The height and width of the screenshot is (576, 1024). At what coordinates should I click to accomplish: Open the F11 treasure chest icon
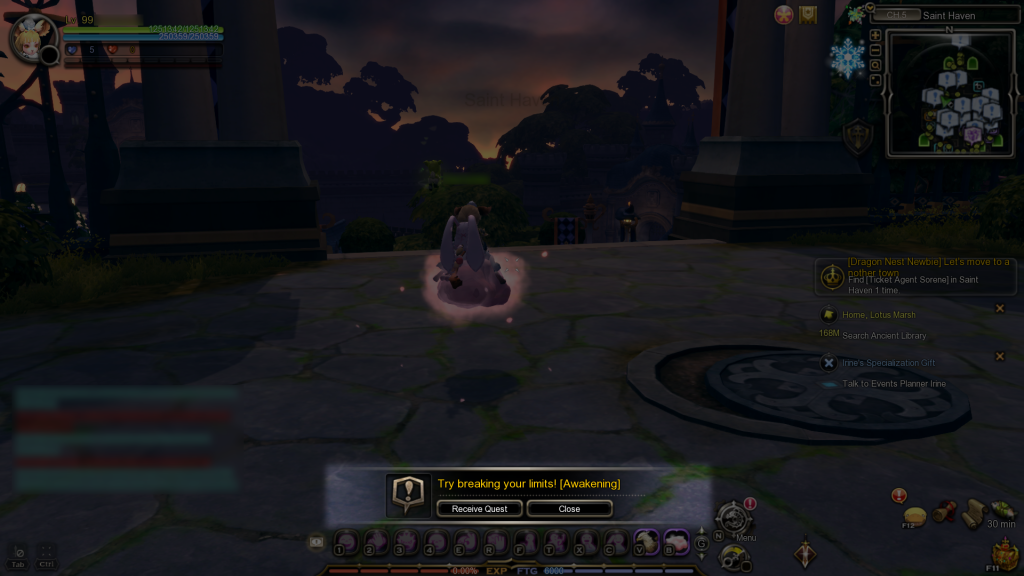[1004, 553]
